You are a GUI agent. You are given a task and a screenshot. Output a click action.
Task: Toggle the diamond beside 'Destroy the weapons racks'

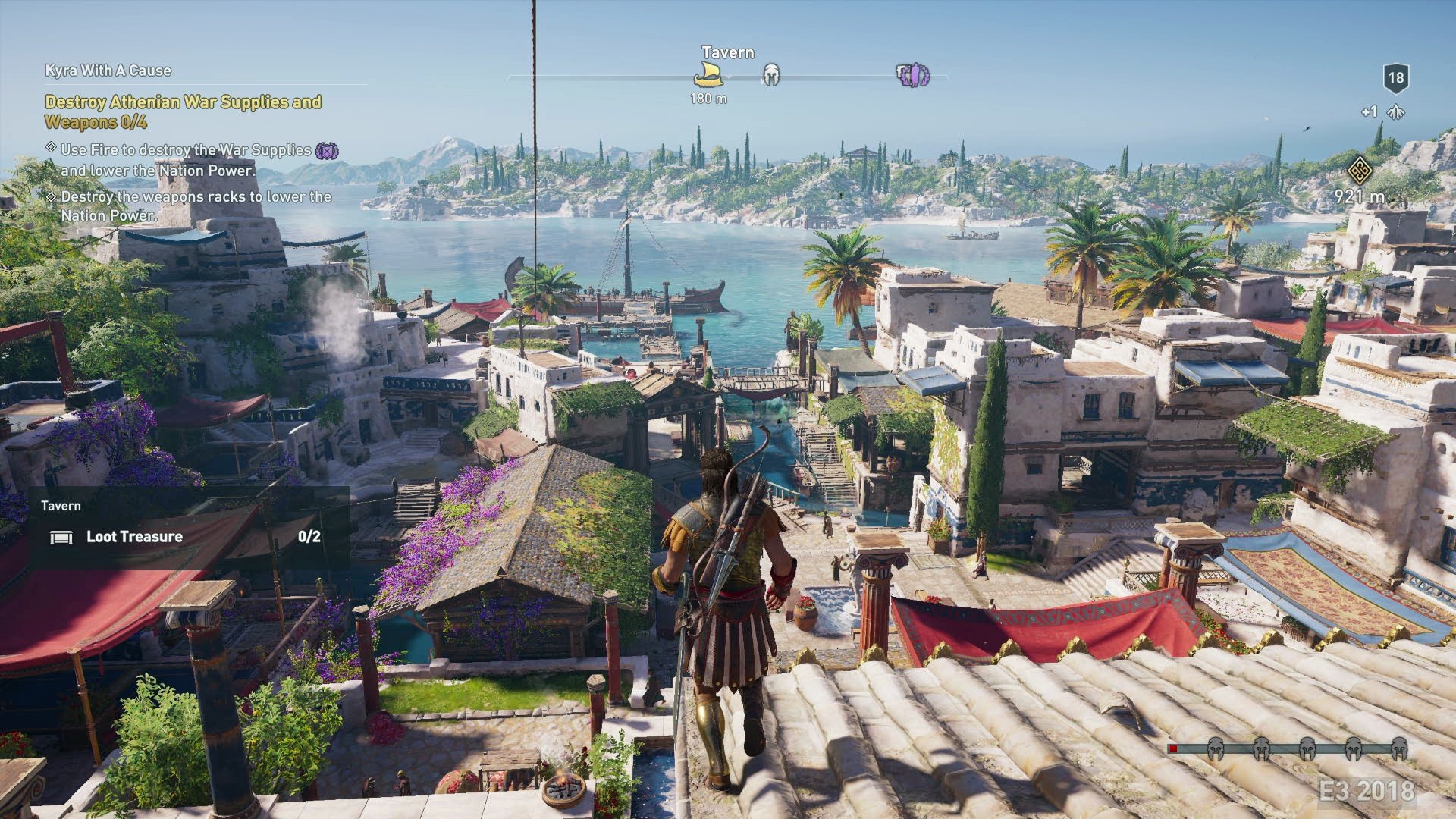tap(52, 199)
